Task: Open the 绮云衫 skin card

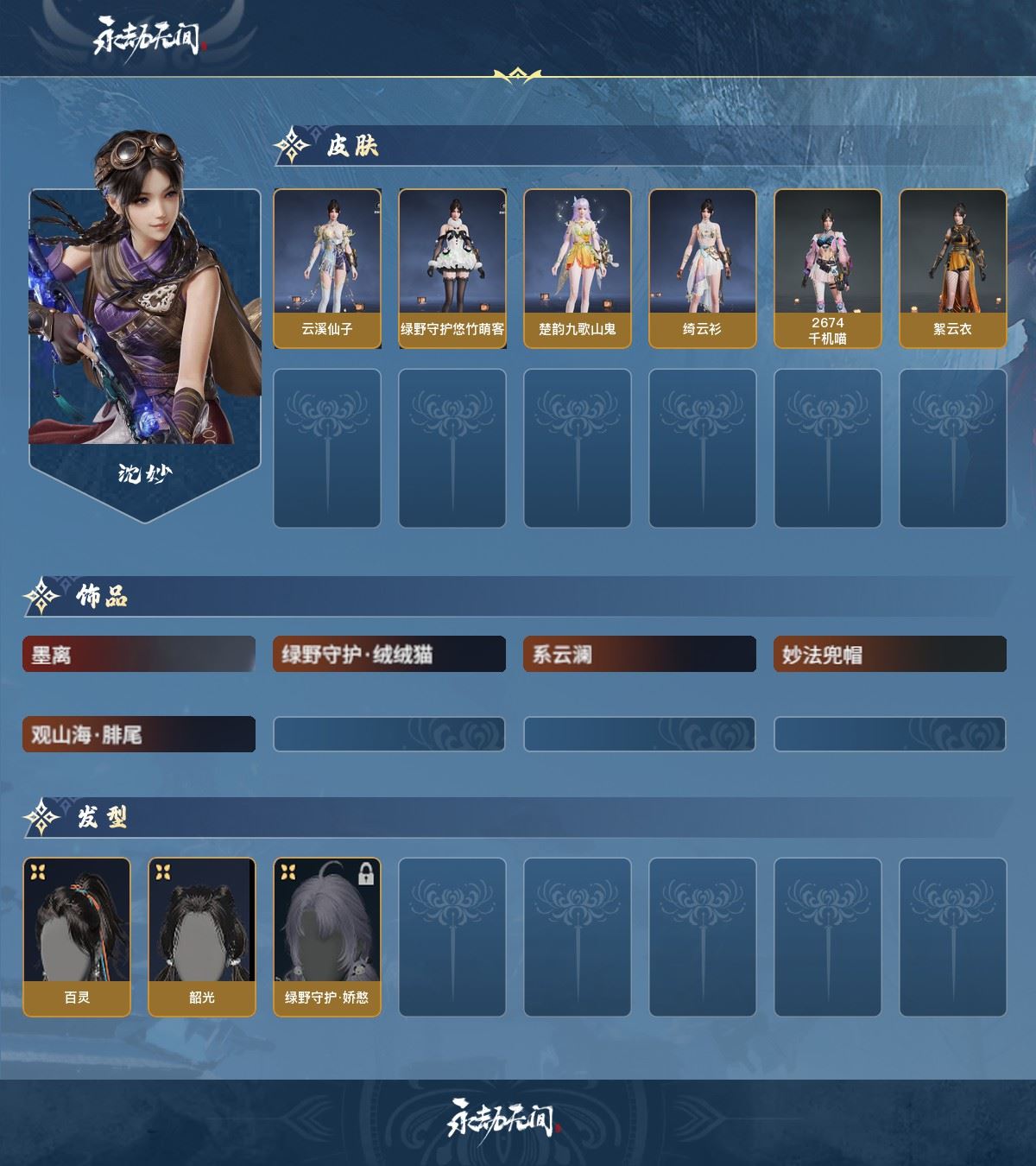Action: tap(703, 269)
